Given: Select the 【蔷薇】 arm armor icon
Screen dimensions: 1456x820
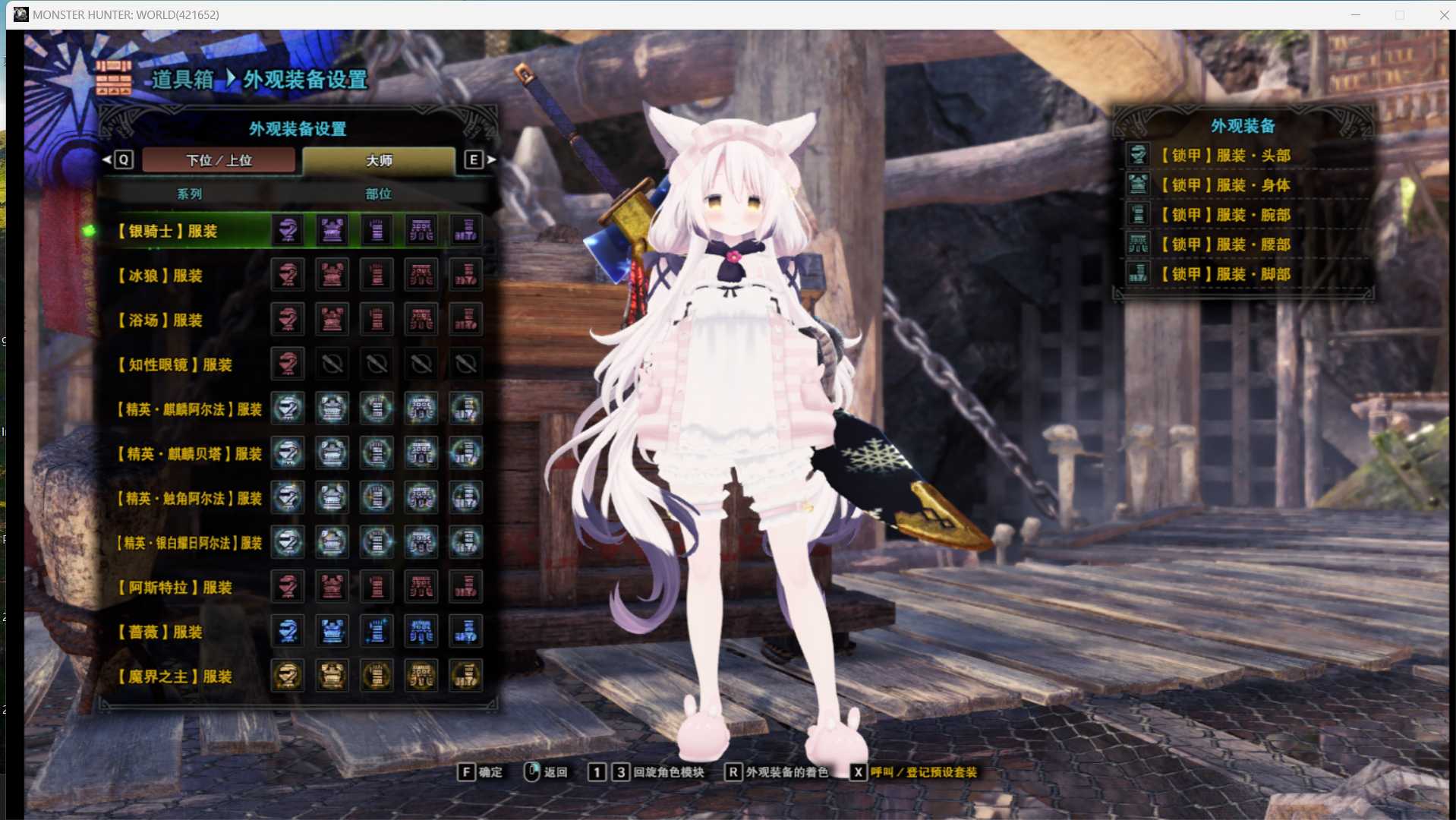Looking at the screenshot, I should pos(377,631).
